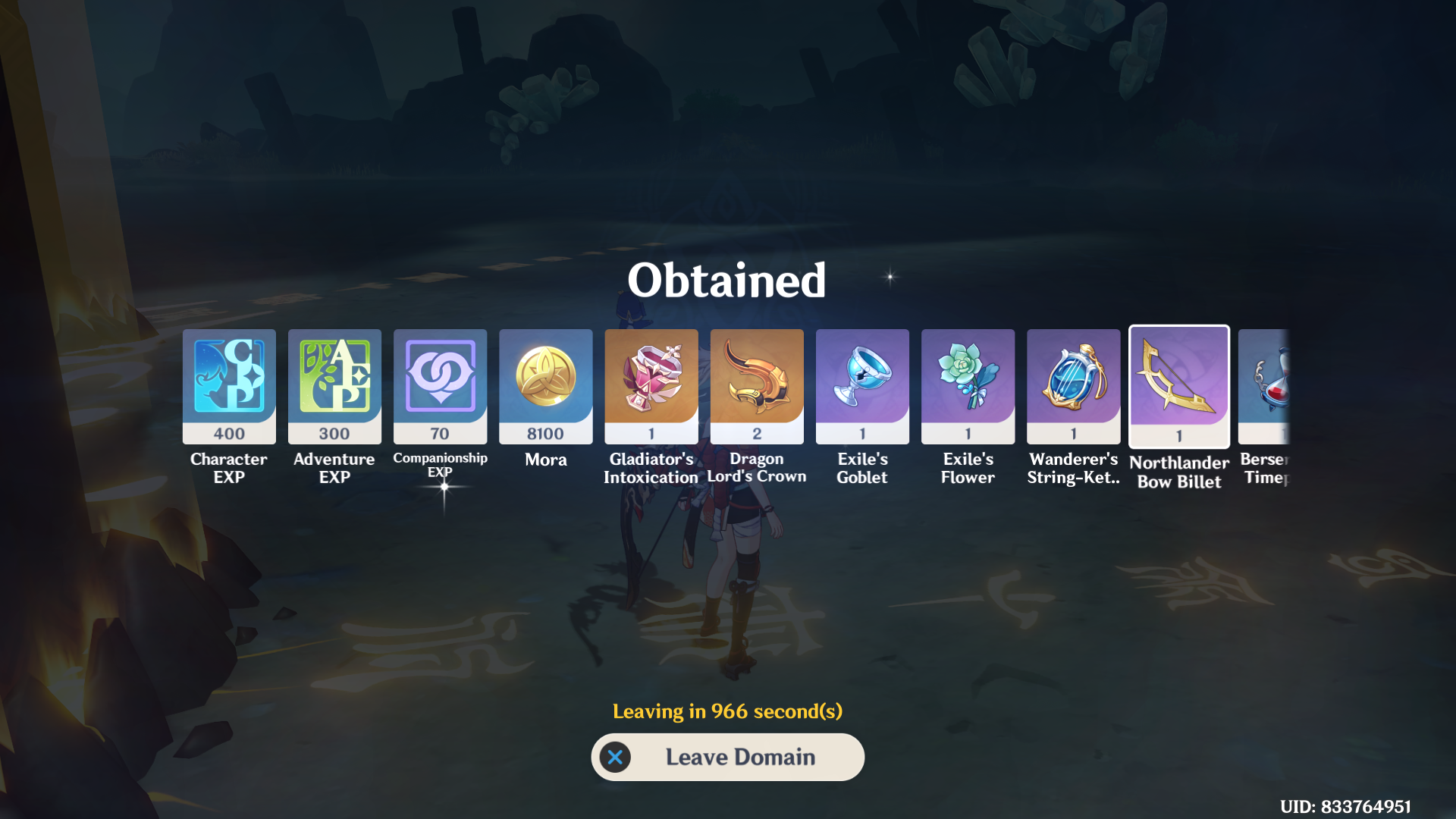This screenshot has width=1456, height=819.
Task: Select the Character EXP value of 400
Action: click(x=228, y=432)
